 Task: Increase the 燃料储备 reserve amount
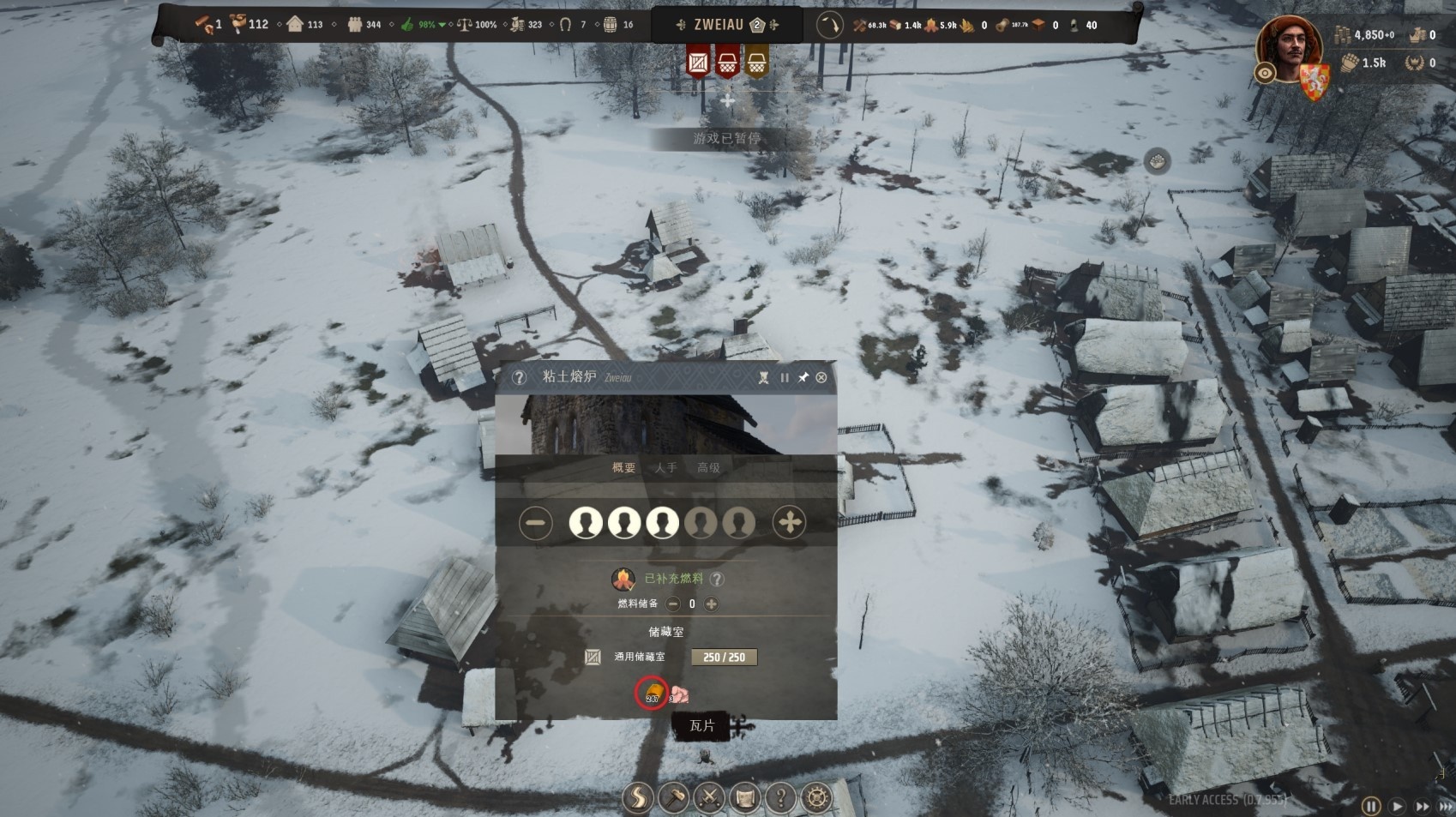711,604
